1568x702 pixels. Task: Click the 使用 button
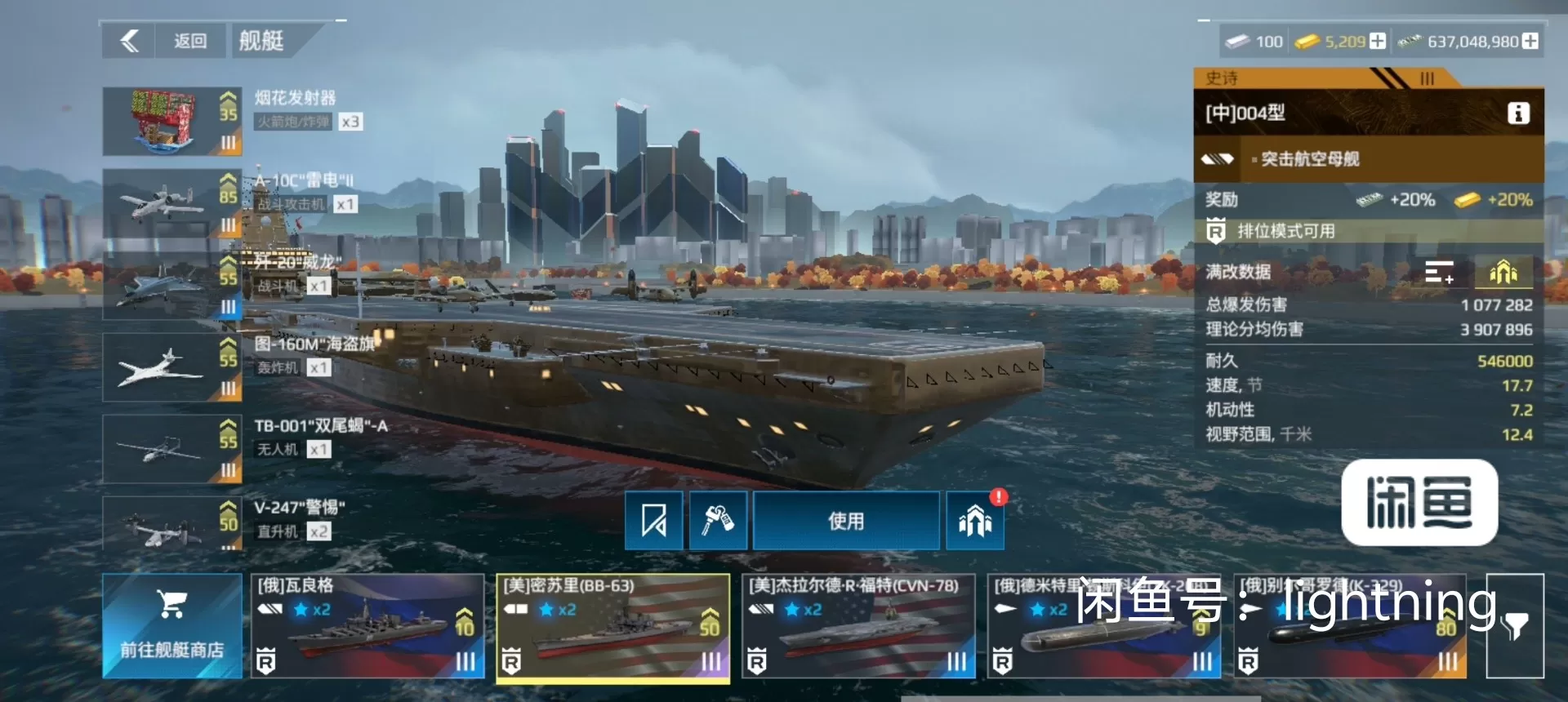click(x=845, y=521)
